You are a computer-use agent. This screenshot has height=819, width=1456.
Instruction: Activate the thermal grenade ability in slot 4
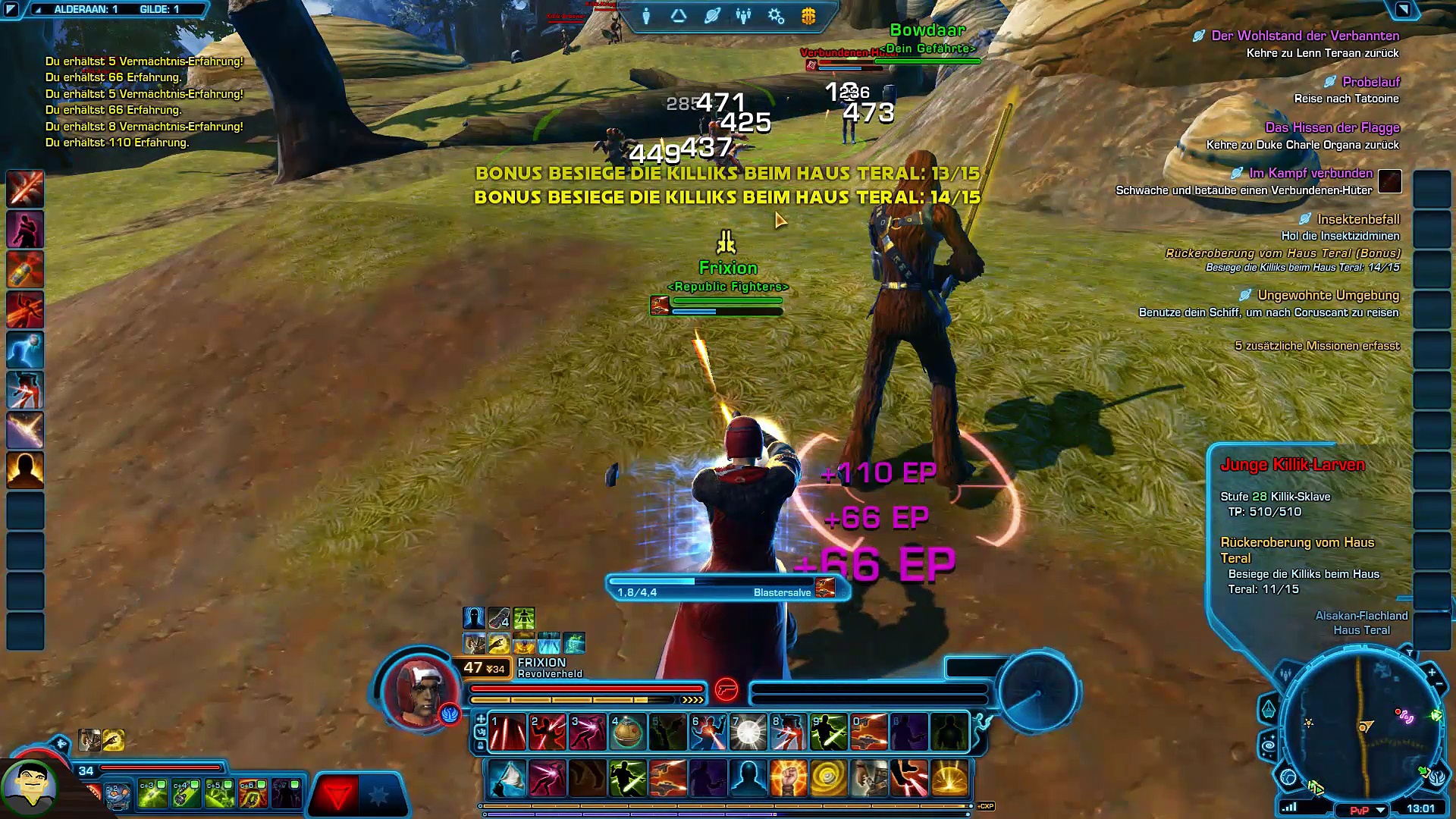(x=627, y=733)
